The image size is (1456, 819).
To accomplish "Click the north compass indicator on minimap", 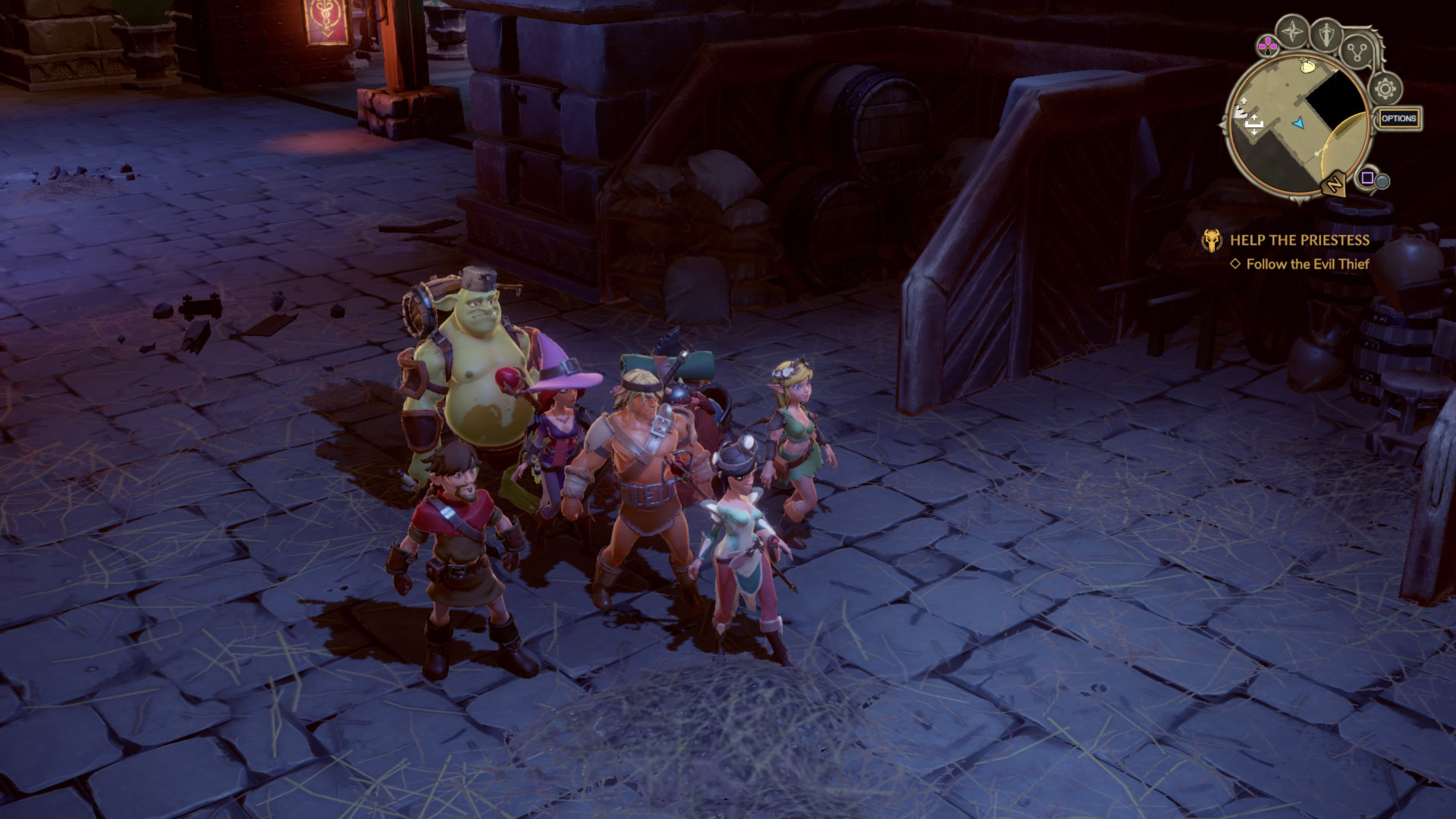I will click(1334, 184).
